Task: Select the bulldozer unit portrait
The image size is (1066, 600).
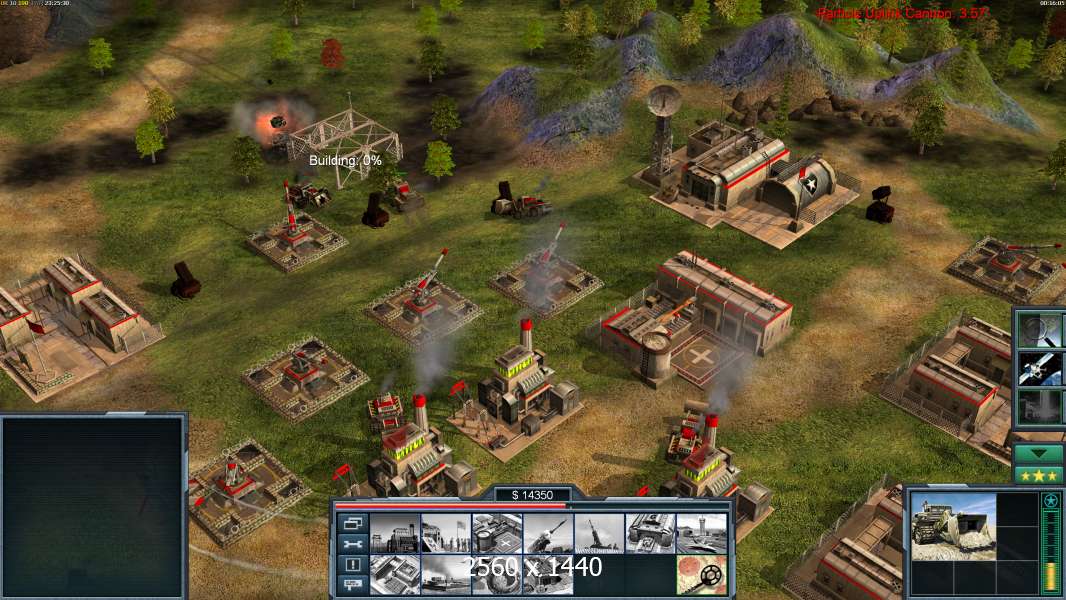Action: [x=953, y=526]
